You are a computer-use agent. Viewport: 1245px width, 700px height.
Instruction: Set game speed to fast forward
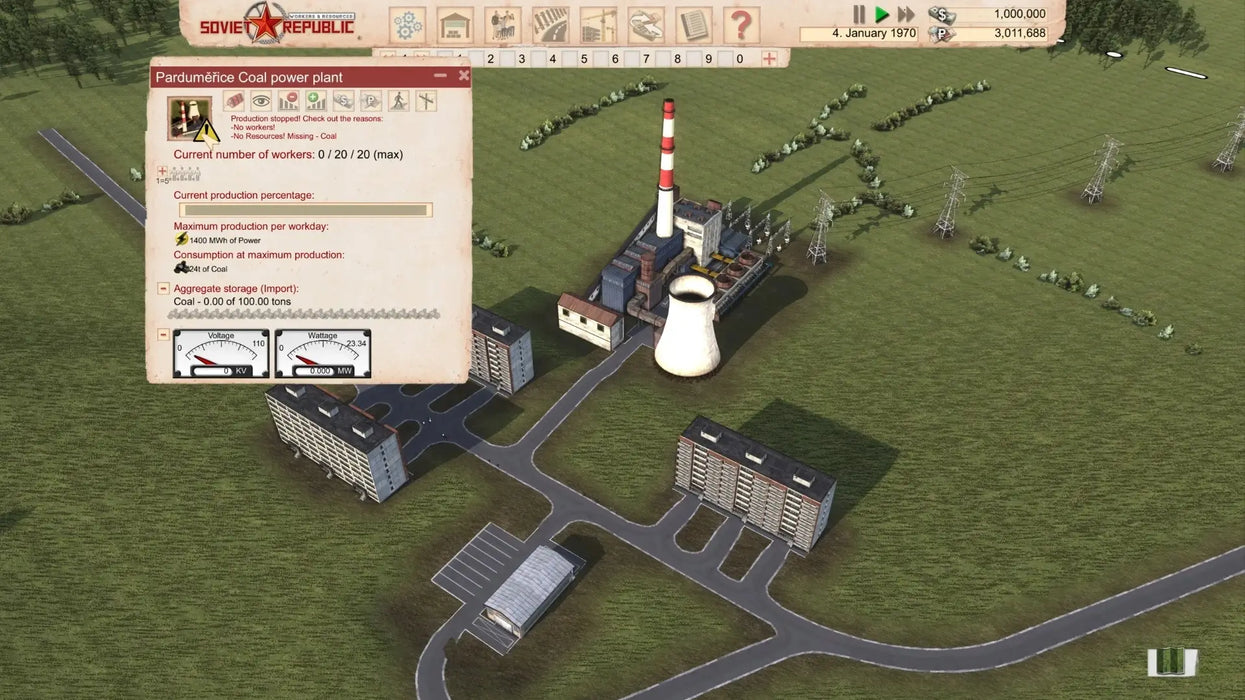[x=906, y=14]
